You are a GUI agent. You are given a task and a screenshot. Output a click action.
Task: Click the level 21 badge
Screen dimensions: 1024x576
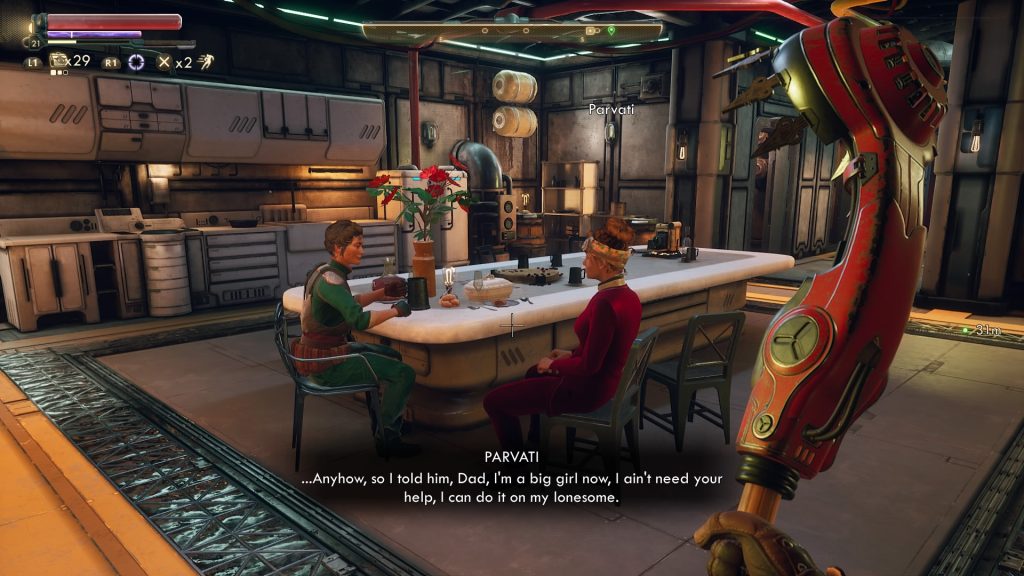tap(36, 43)
